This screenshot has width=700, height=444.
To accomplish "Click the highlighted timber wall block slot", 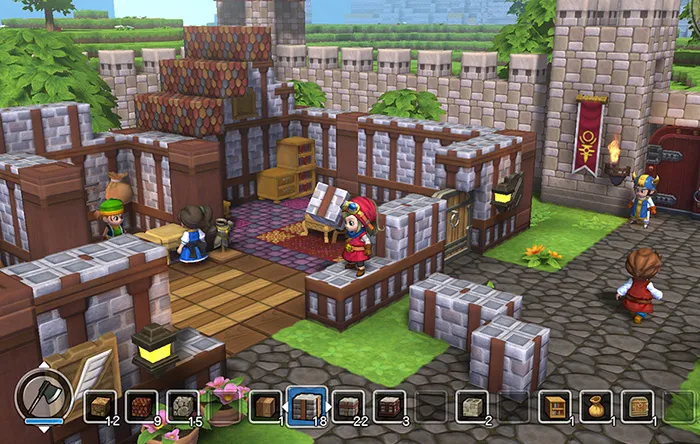I will [307, 405].
